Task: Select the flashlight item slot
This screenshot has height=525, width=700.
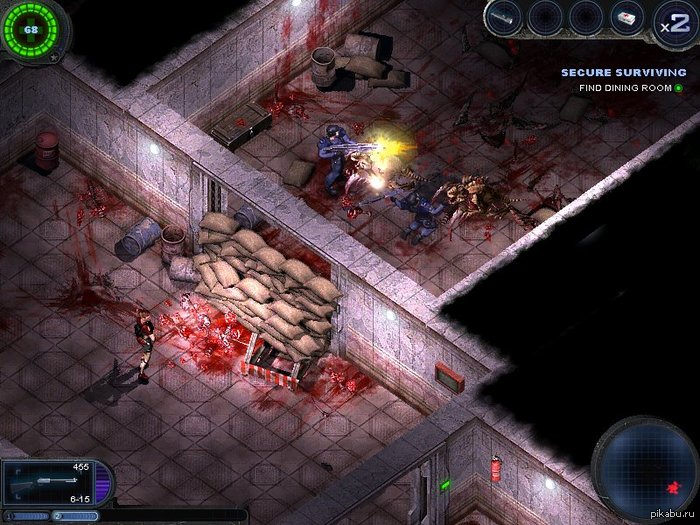Action: click(503, 17)
